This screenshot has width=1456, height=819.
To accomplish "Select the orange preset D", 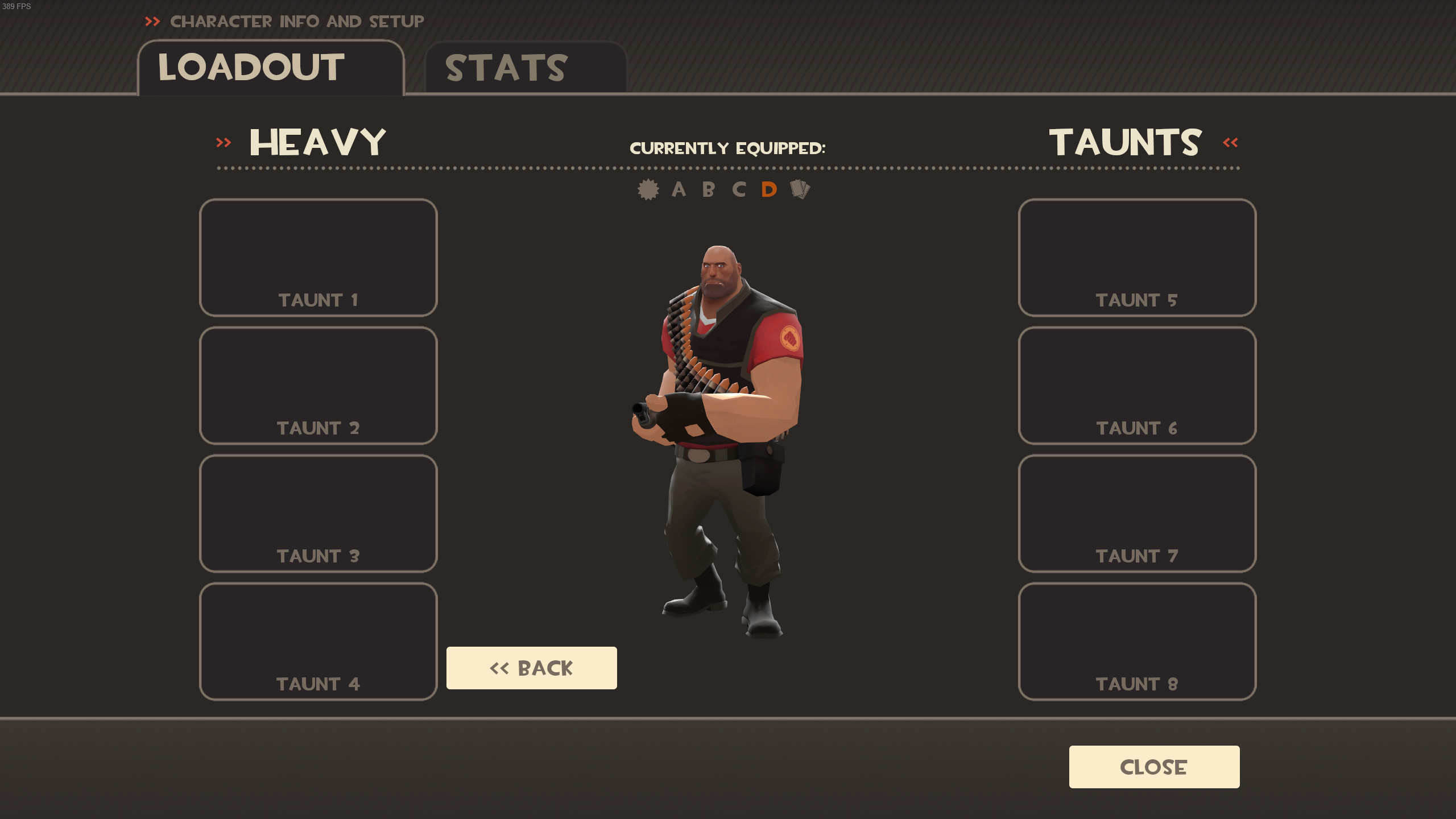I will point(769,190).
